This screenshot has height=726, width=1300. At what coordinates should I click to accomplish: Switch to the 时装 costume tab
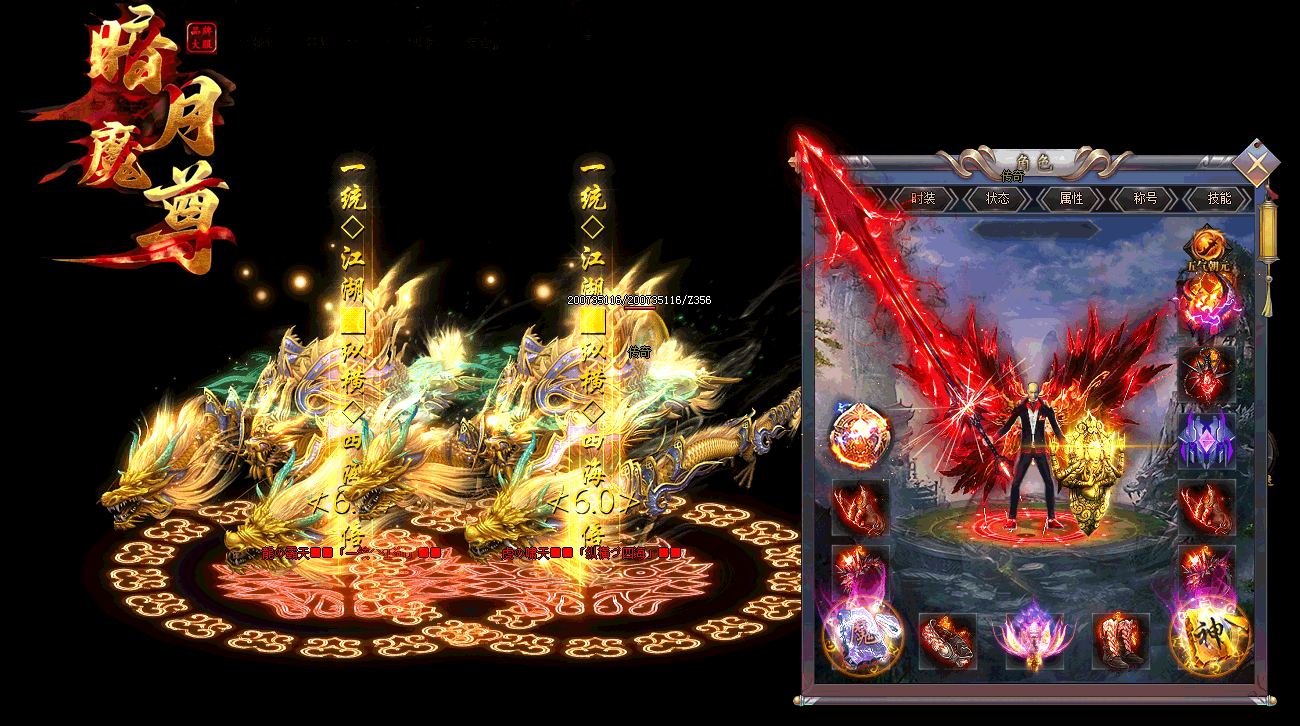coord(923,199)
